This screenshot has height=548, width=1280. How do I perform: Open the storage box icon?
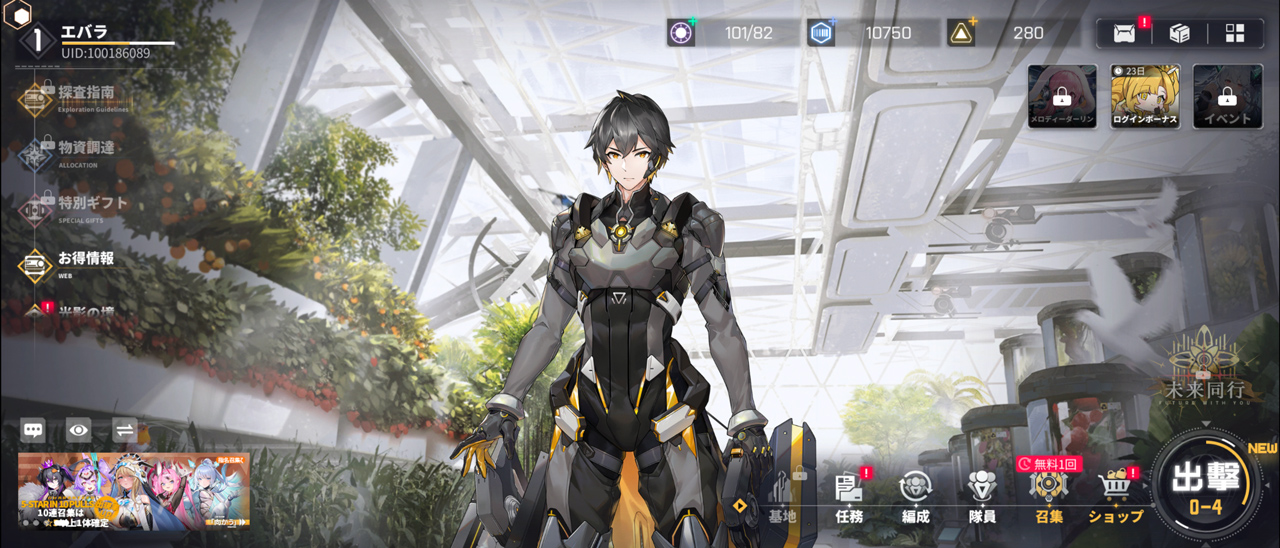[x=1180, y=33]
